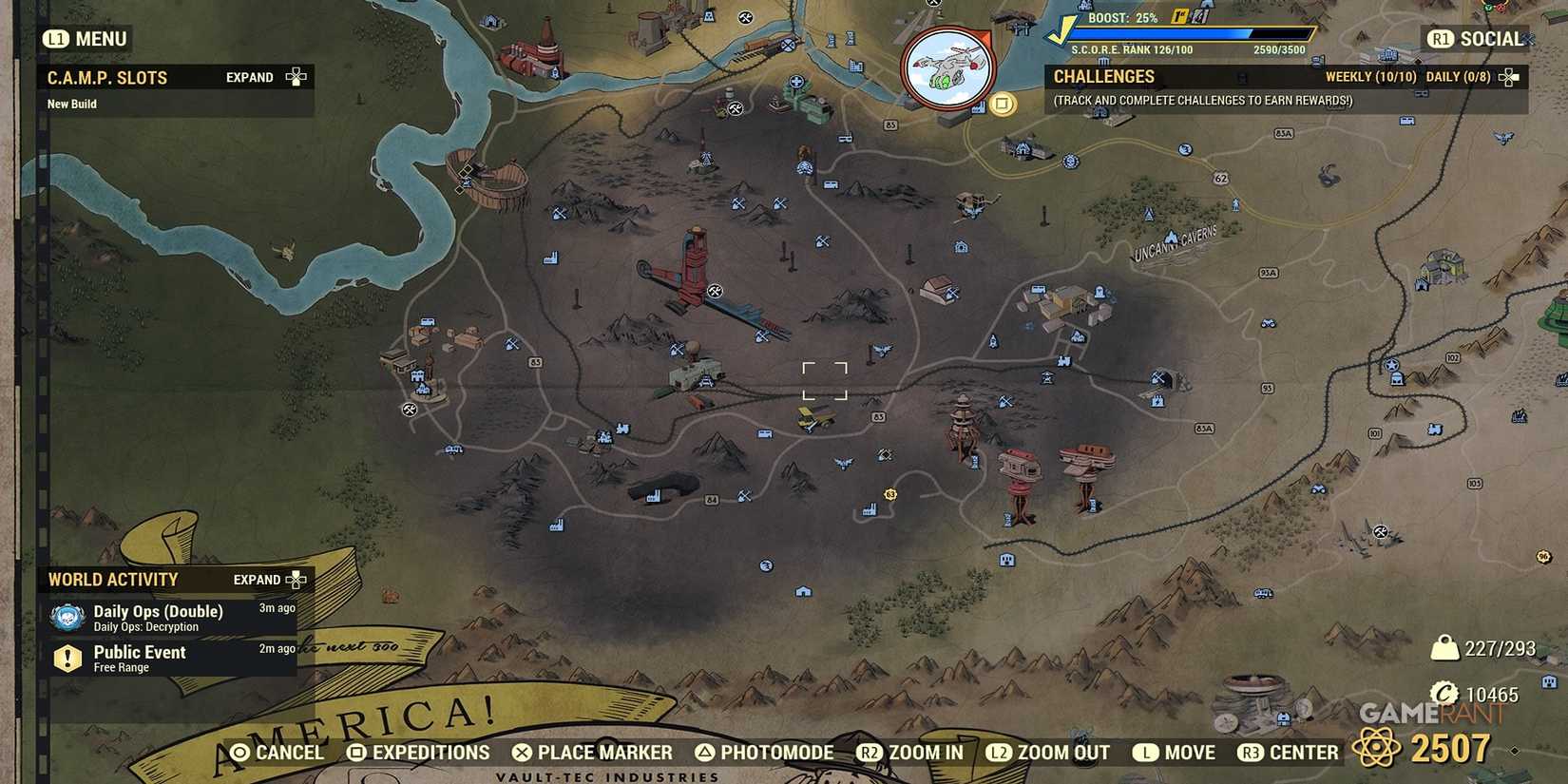Image resolution: width=1568 pixels, height=784 pixels.
Task: Click the weight capacity icon near 227/293
Action: (x=1446, y=647)
